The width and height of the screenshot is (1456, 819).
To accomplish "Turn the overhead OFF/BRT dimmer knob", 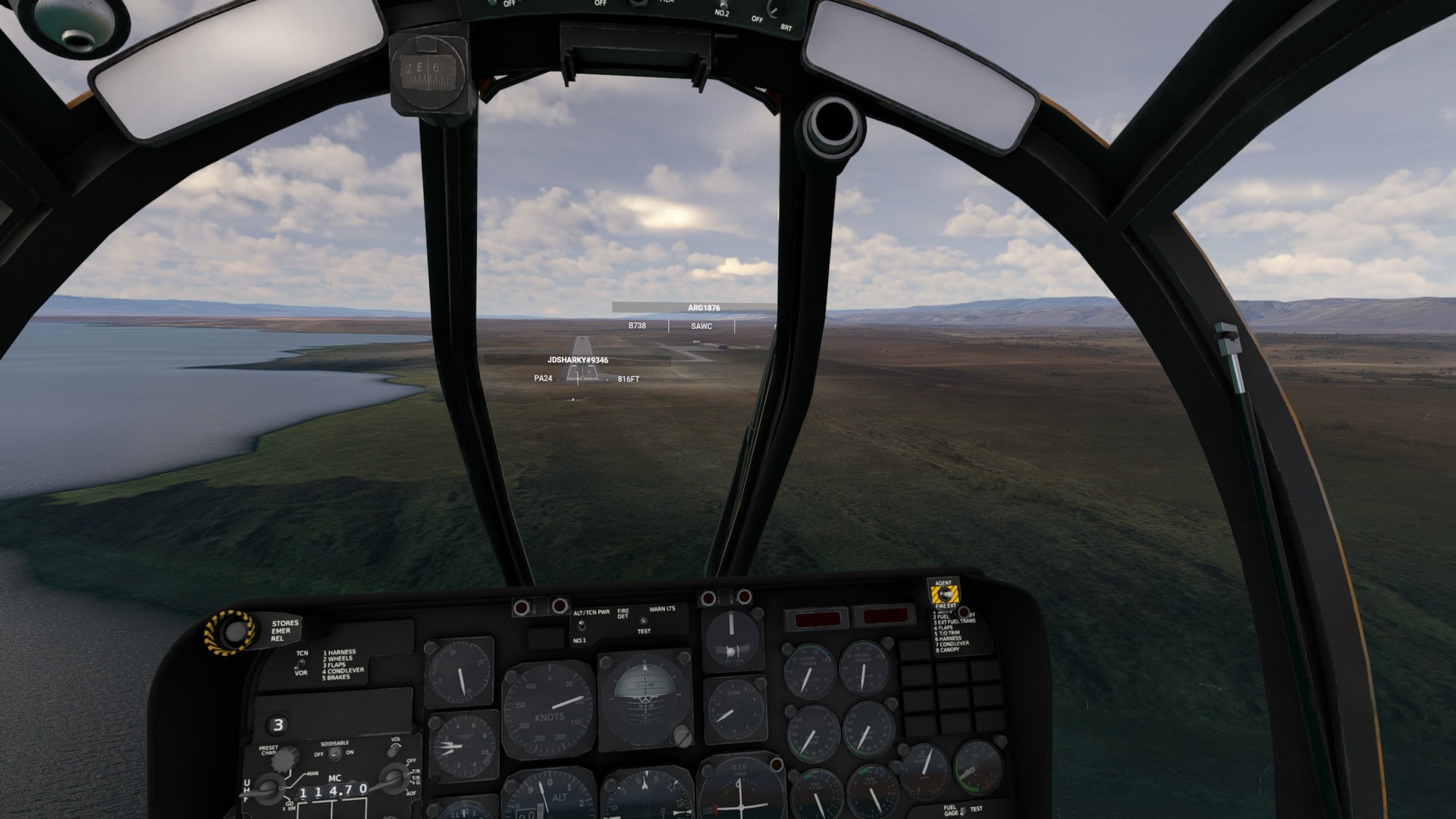I will 773,9.
